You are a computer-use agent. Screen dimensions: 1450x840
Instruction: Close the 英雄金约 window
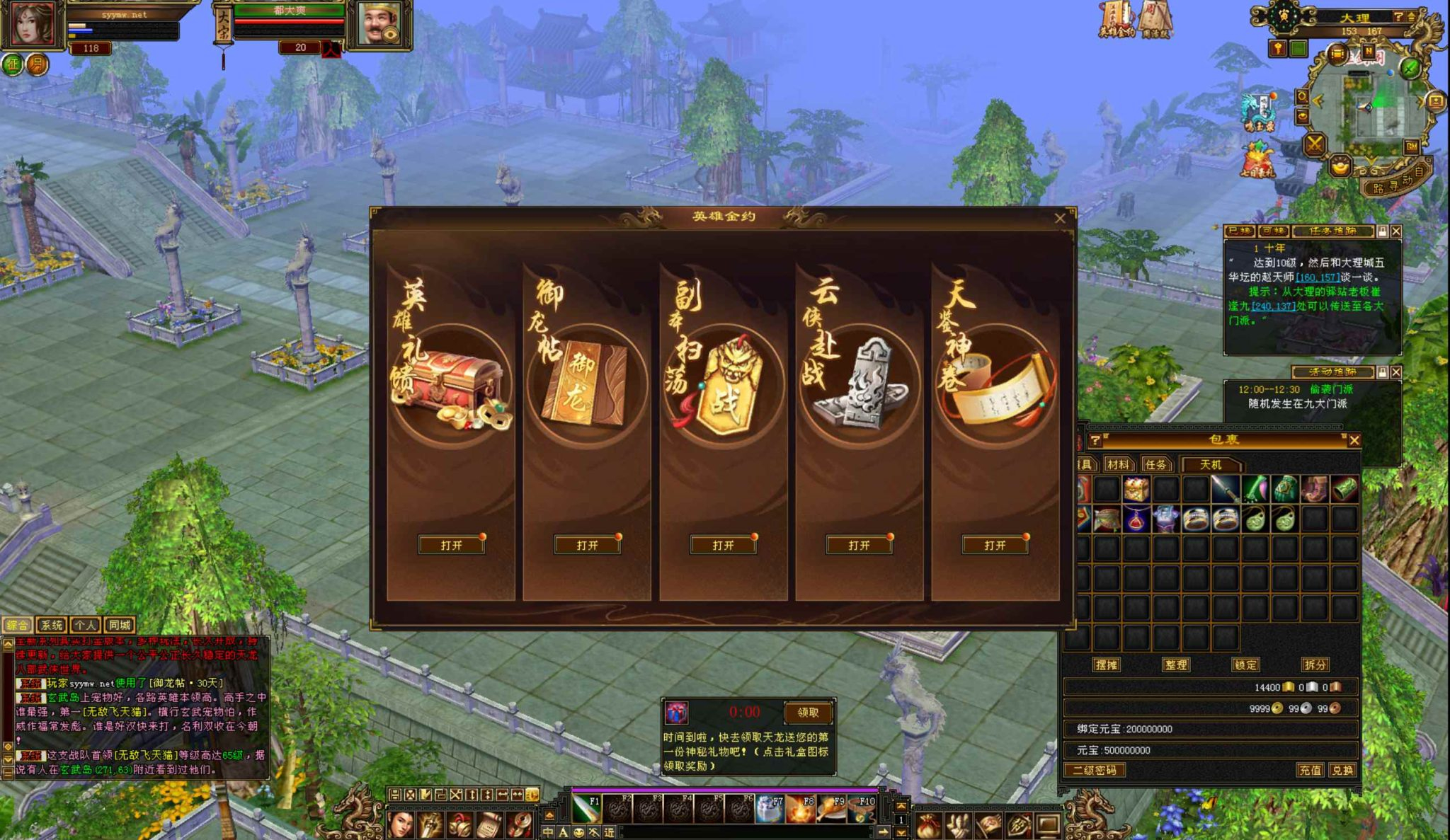(1060, 218)
